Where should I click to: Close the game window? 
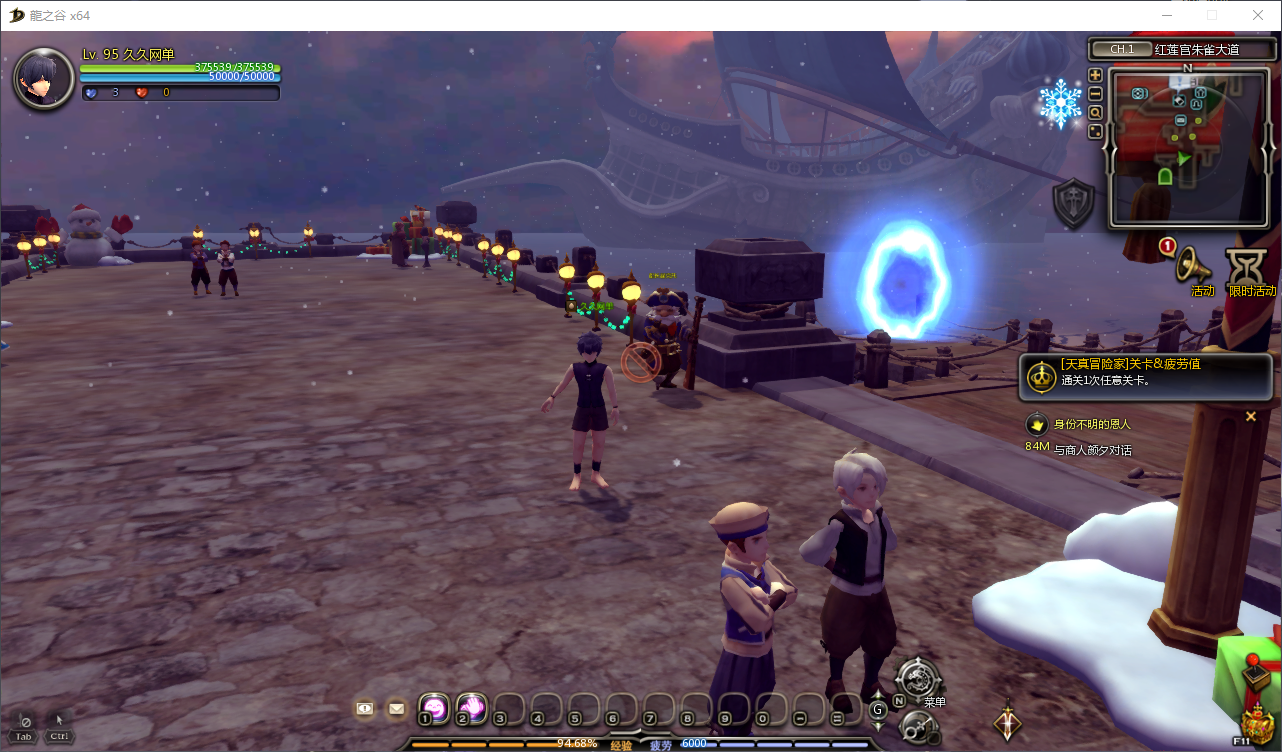tap(1258, 15)
